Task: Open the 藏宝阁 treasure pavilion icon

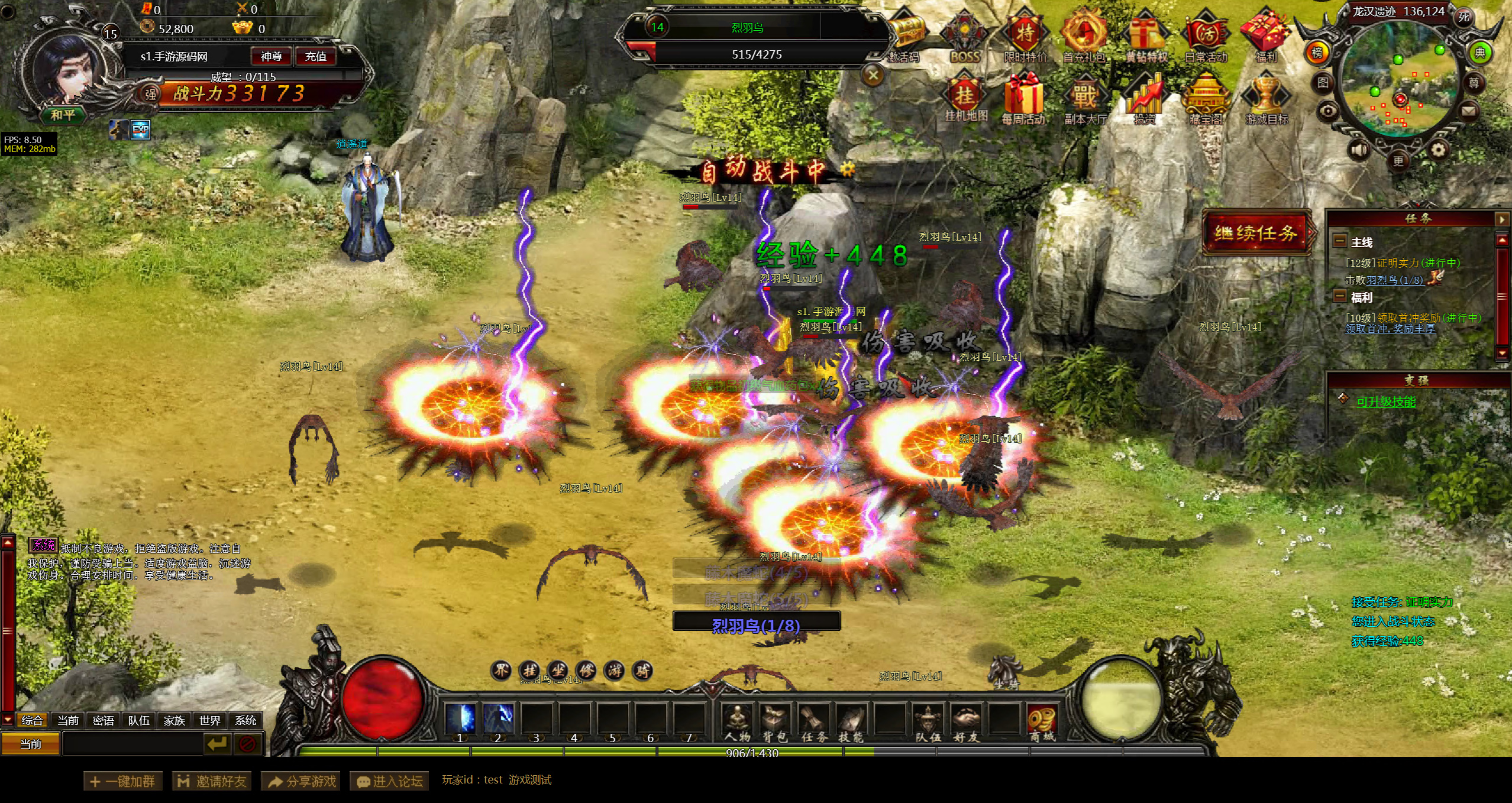Action: tap(1206, 101)
